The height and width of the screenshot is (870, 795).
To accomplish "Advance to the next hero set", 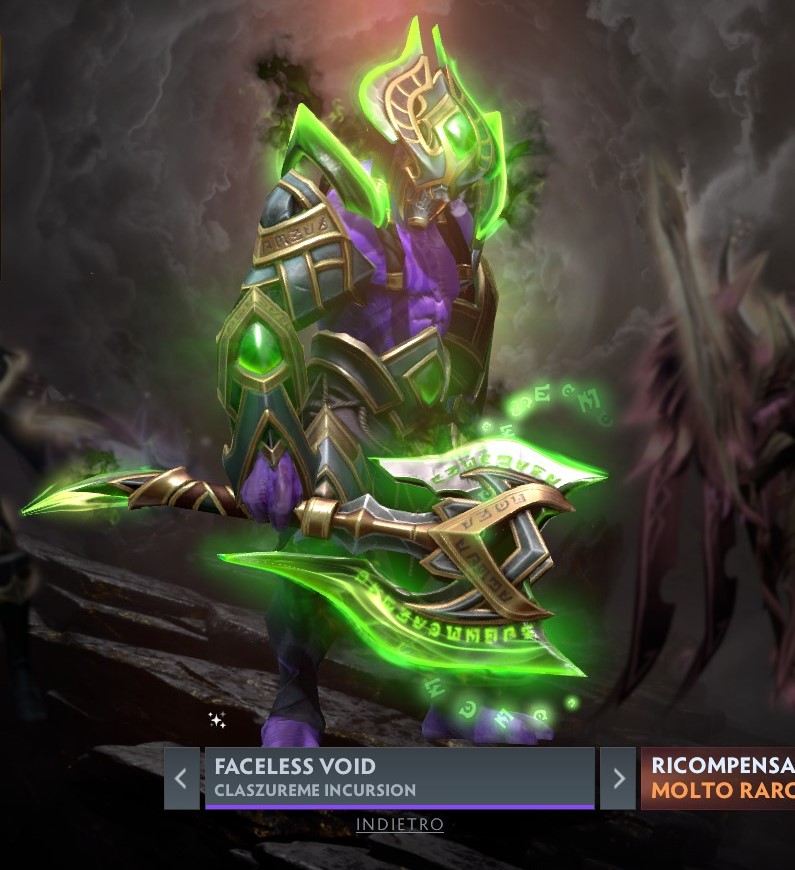I will click(x=618, y=778).
